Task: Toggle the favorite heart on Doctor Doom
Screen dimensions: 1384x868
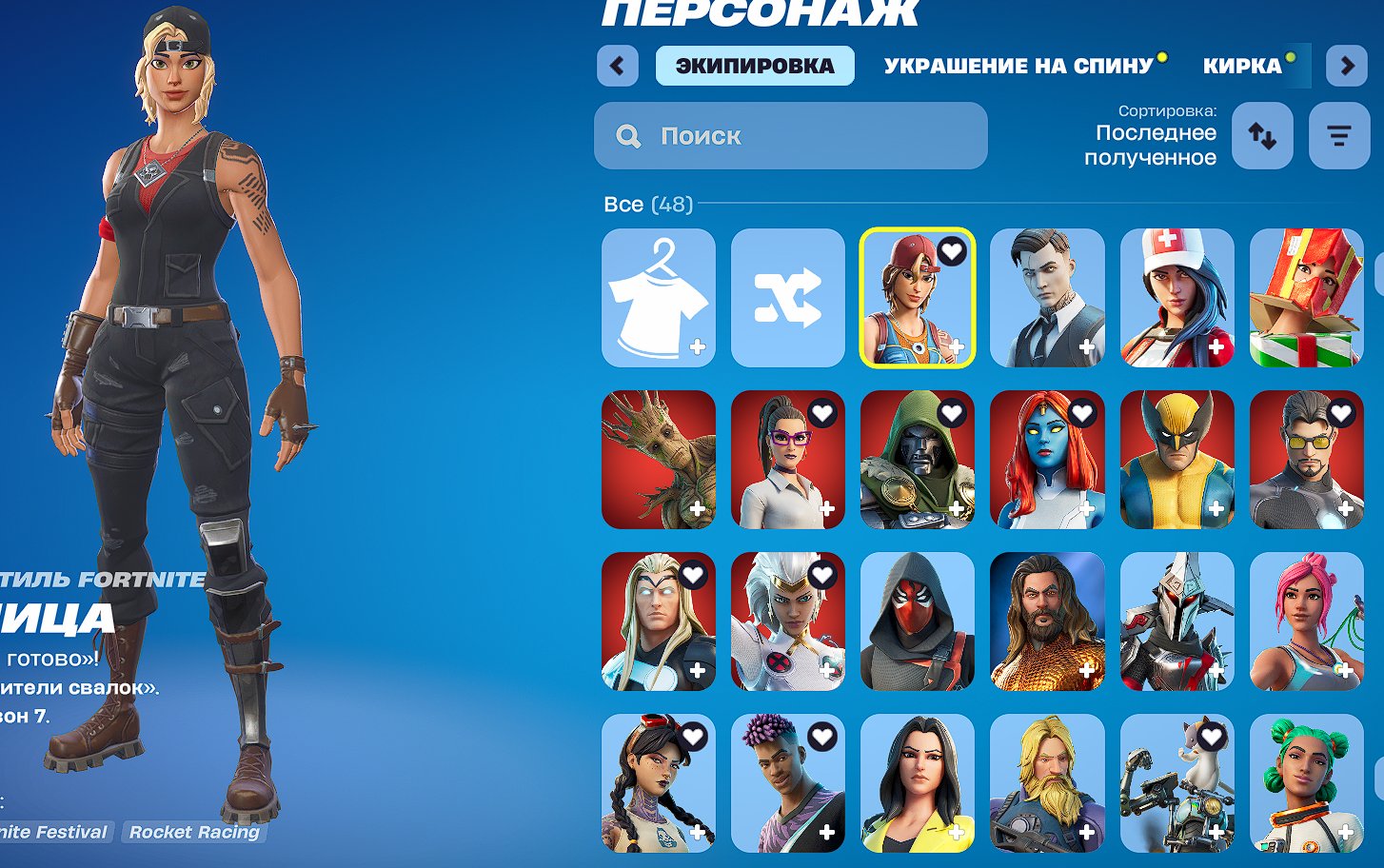Action: click(x=952, y=415)
